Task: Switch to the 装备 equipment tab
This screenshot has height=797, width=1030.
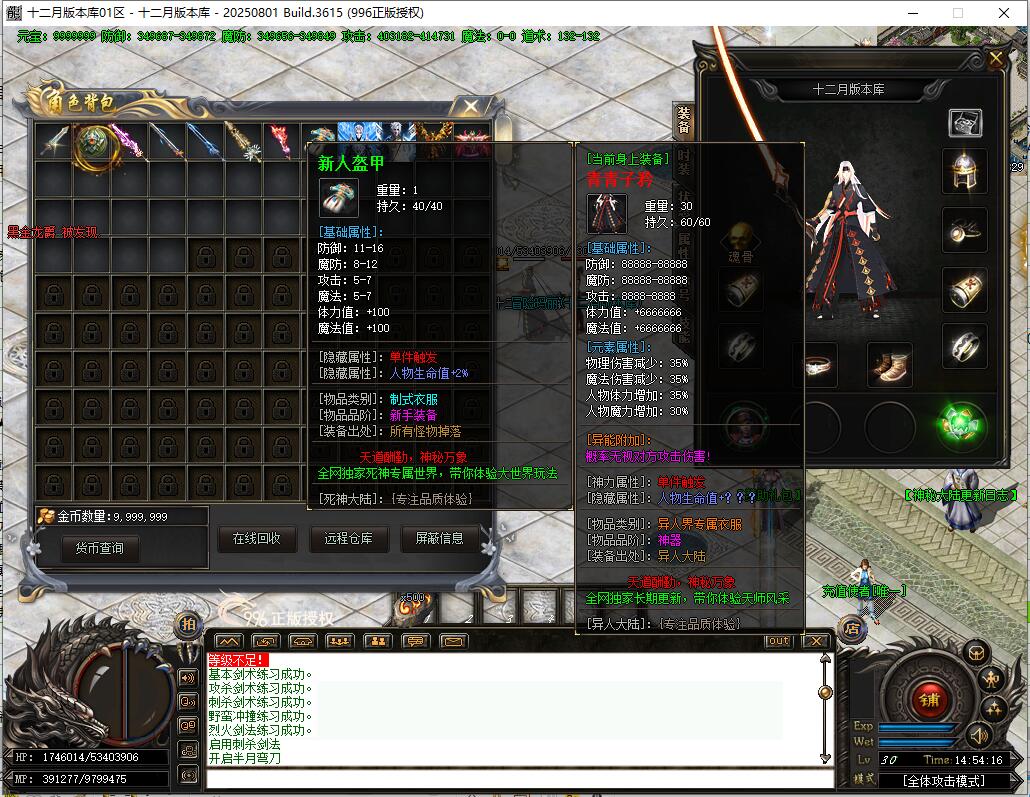Action: tap(684, 120)
